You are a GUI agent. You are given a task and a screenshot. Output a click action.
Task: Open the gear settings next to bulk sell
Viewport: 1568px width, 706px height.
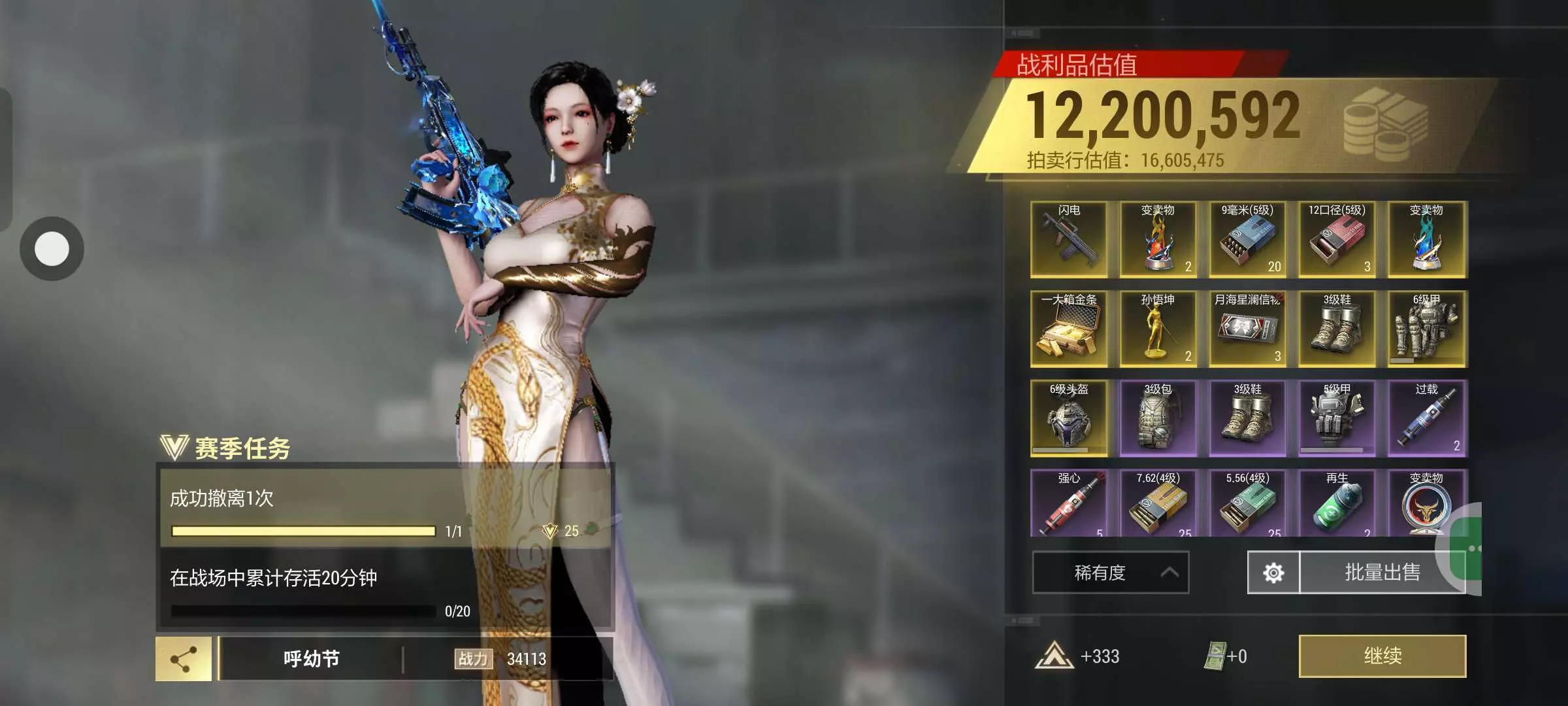click(1273, 573)
